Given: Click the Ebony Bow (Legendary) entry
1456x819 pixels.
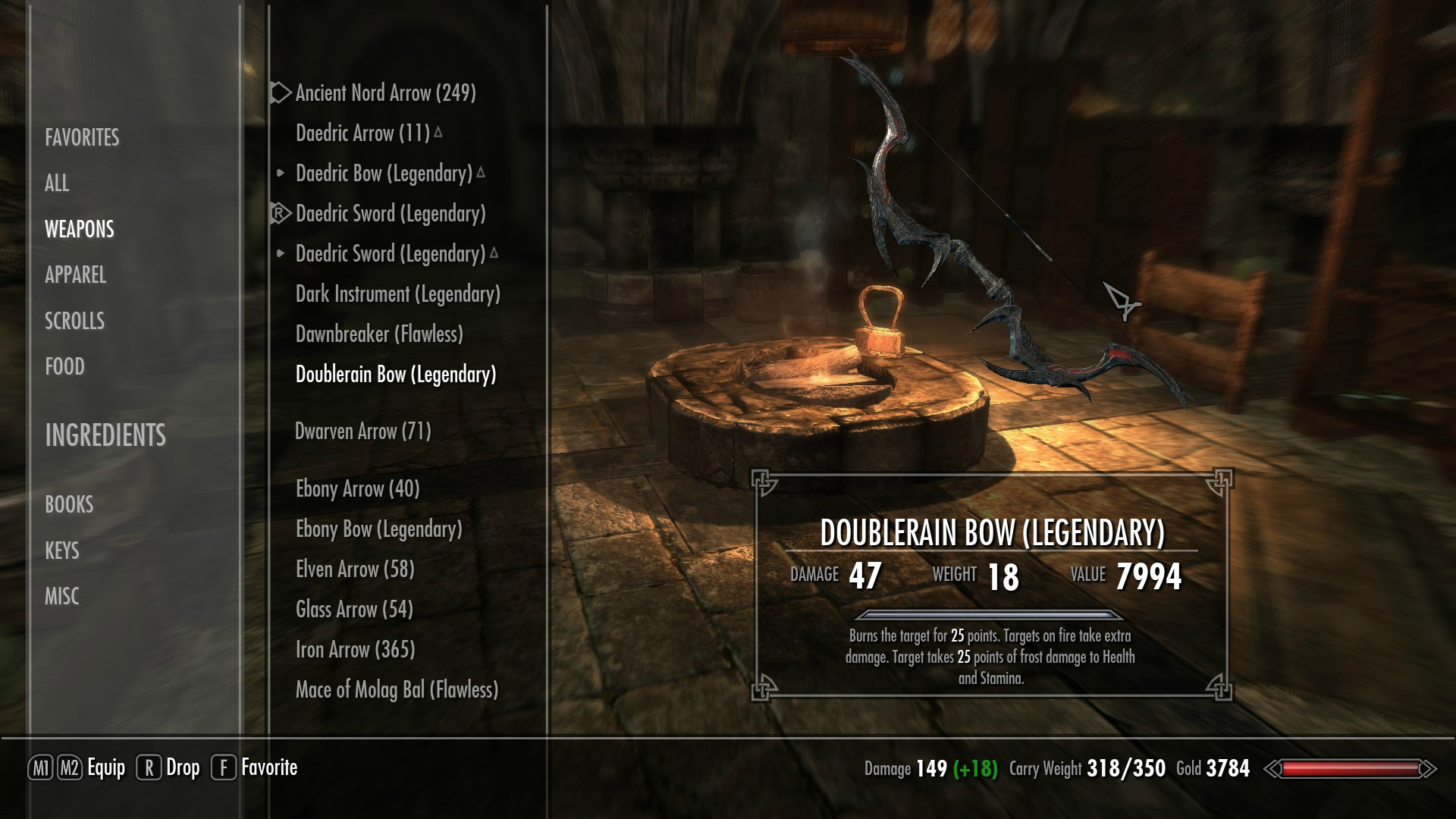Looking at the screenshot, I should tap(378, 529).
